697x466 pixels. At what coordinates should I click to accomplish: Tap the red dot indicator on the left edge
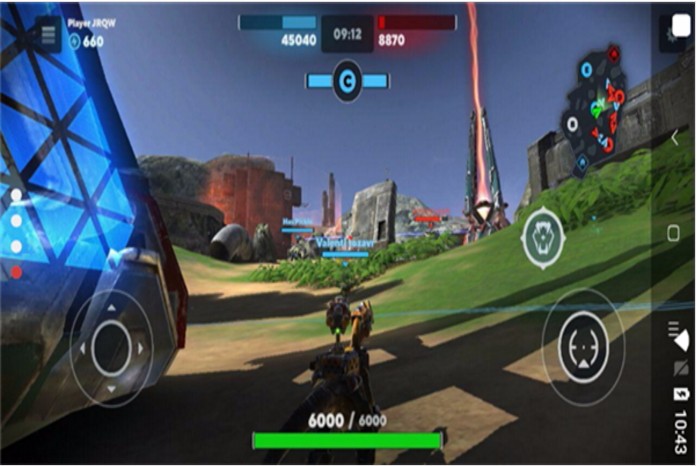[16, 271]
